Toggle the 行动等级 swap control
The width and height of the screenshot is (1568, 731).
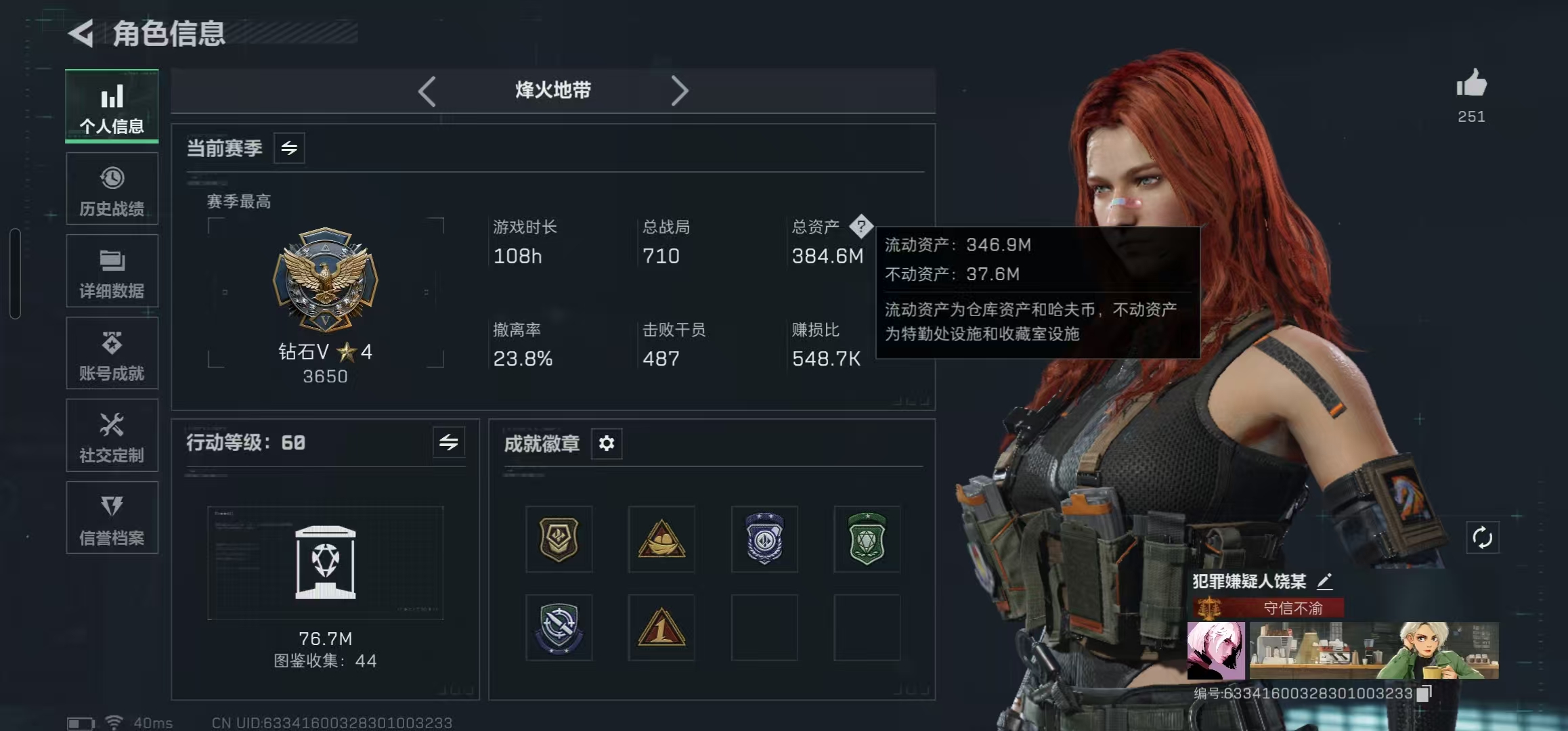[449, 443]
